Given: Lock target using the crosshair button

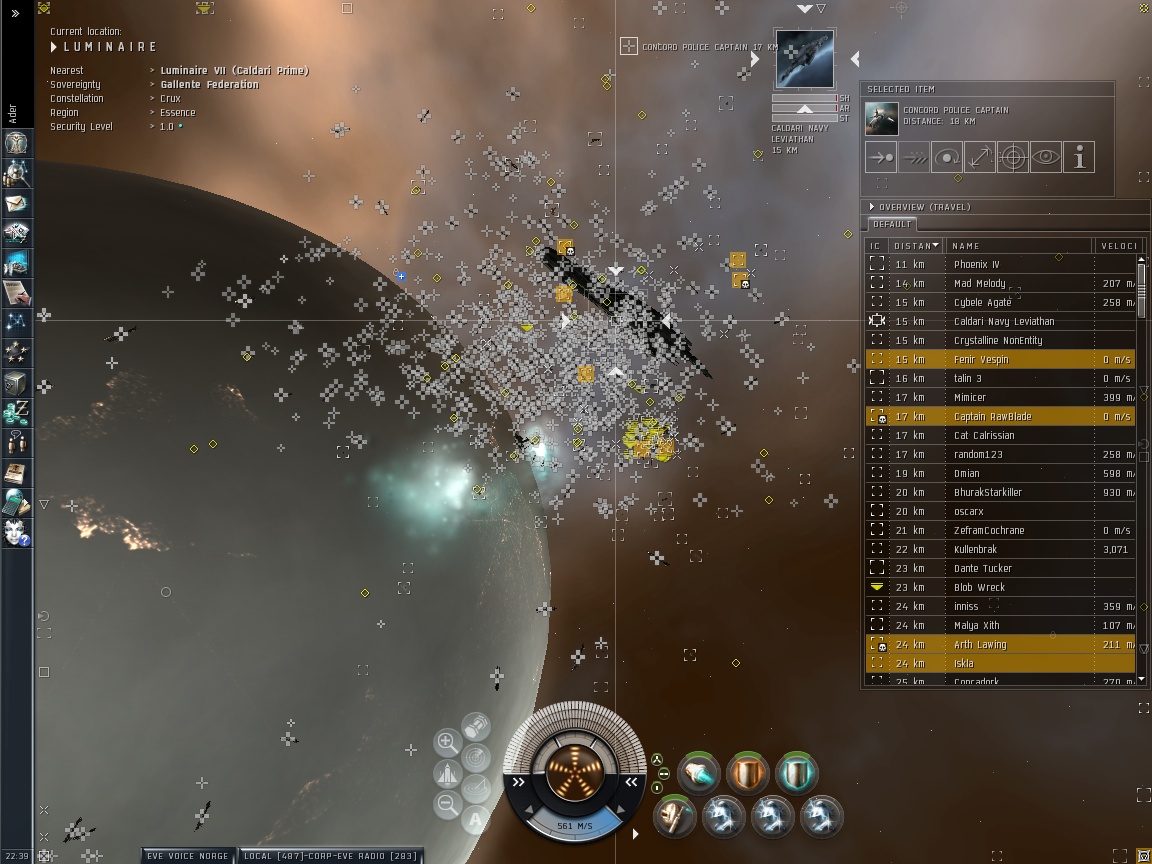Looking at the screenshot, I should click(1012, 157).
